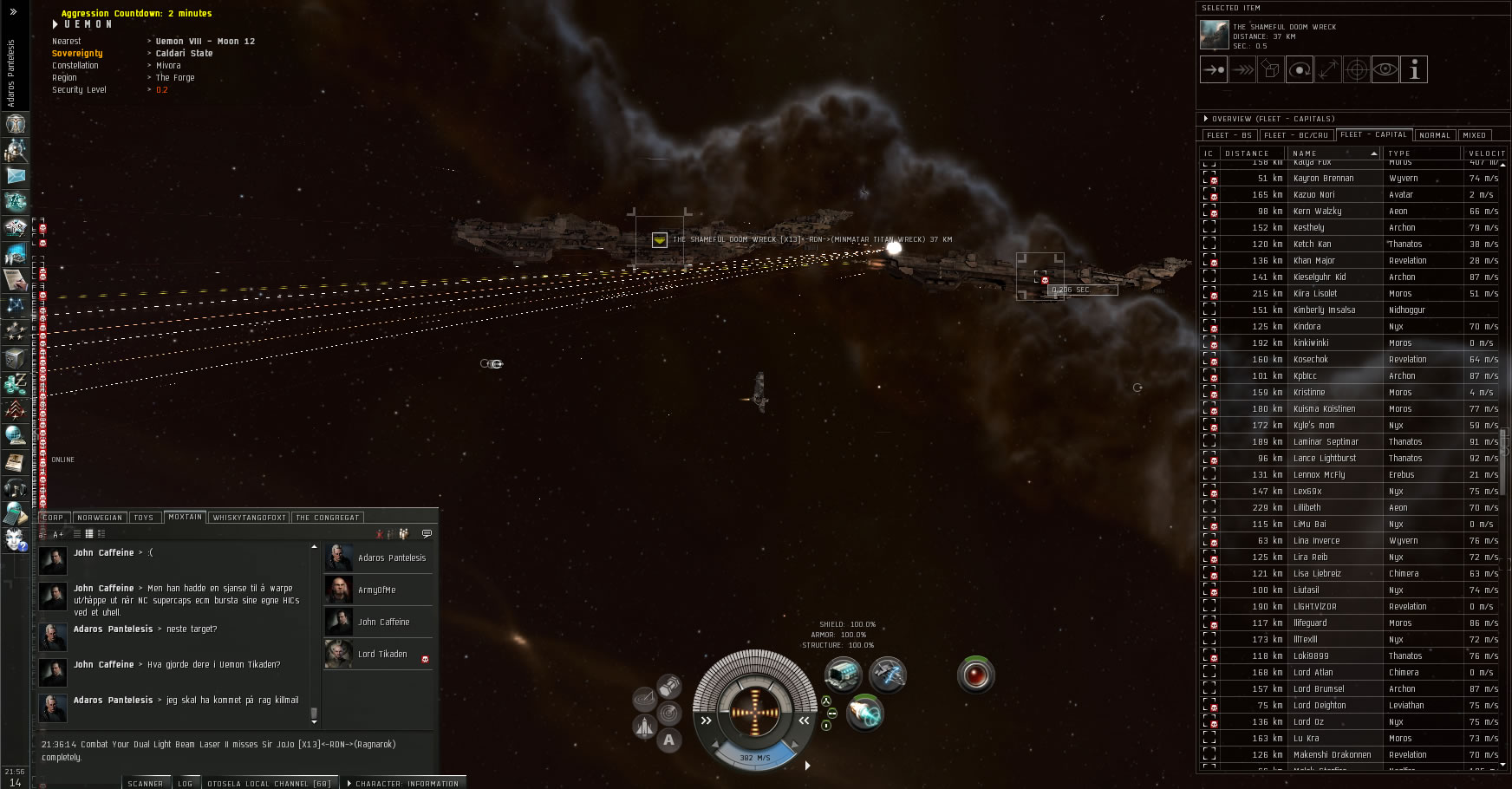The image size is (1512, 789).
Task: Look at the selected item (eye icon)
Action: tap(1385, 69)
